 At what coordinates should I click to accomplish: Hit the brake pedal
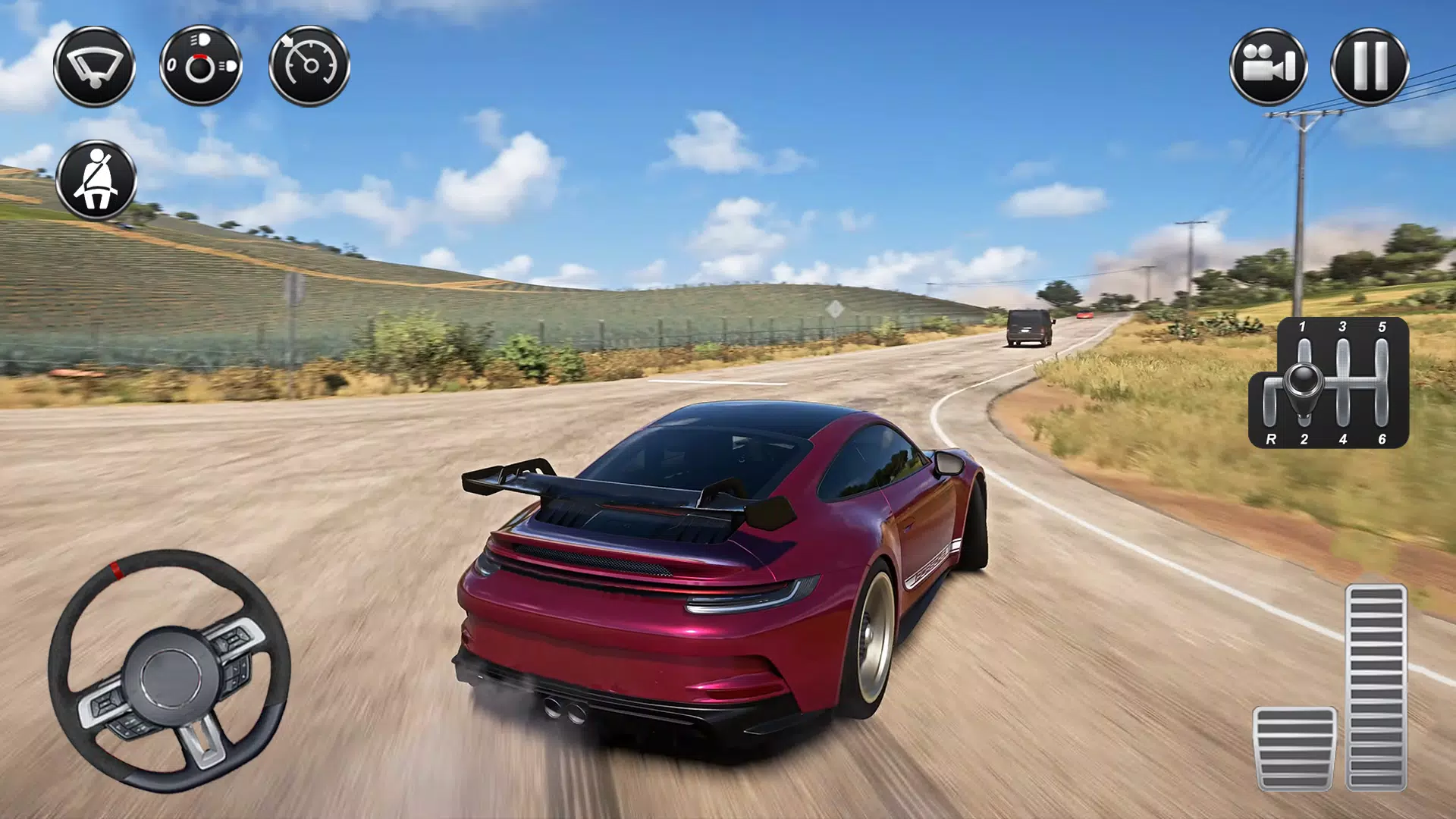tap(1294, 748)
